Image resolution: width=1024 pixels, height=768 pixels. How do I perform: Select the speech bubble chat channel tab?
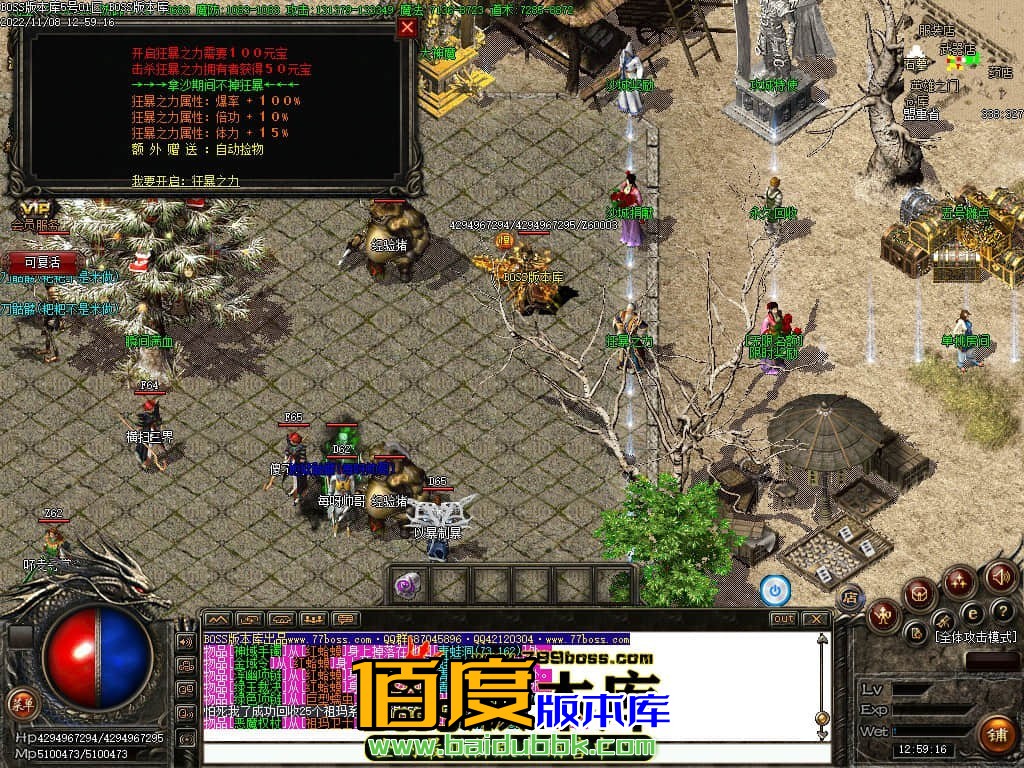tap(346, 619)
